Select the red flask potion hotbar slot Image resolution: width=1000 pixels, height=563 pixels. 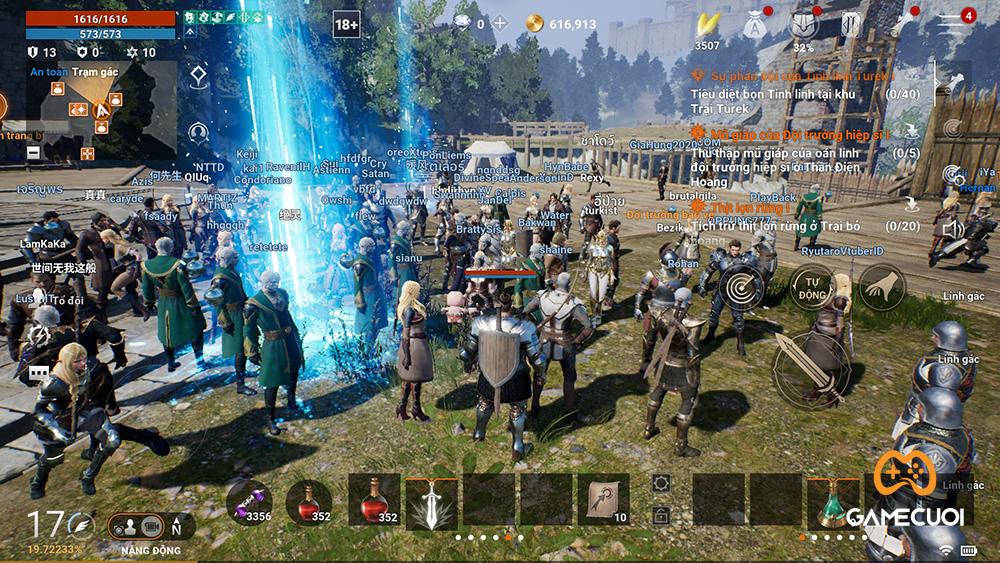[x=374, y=501]
